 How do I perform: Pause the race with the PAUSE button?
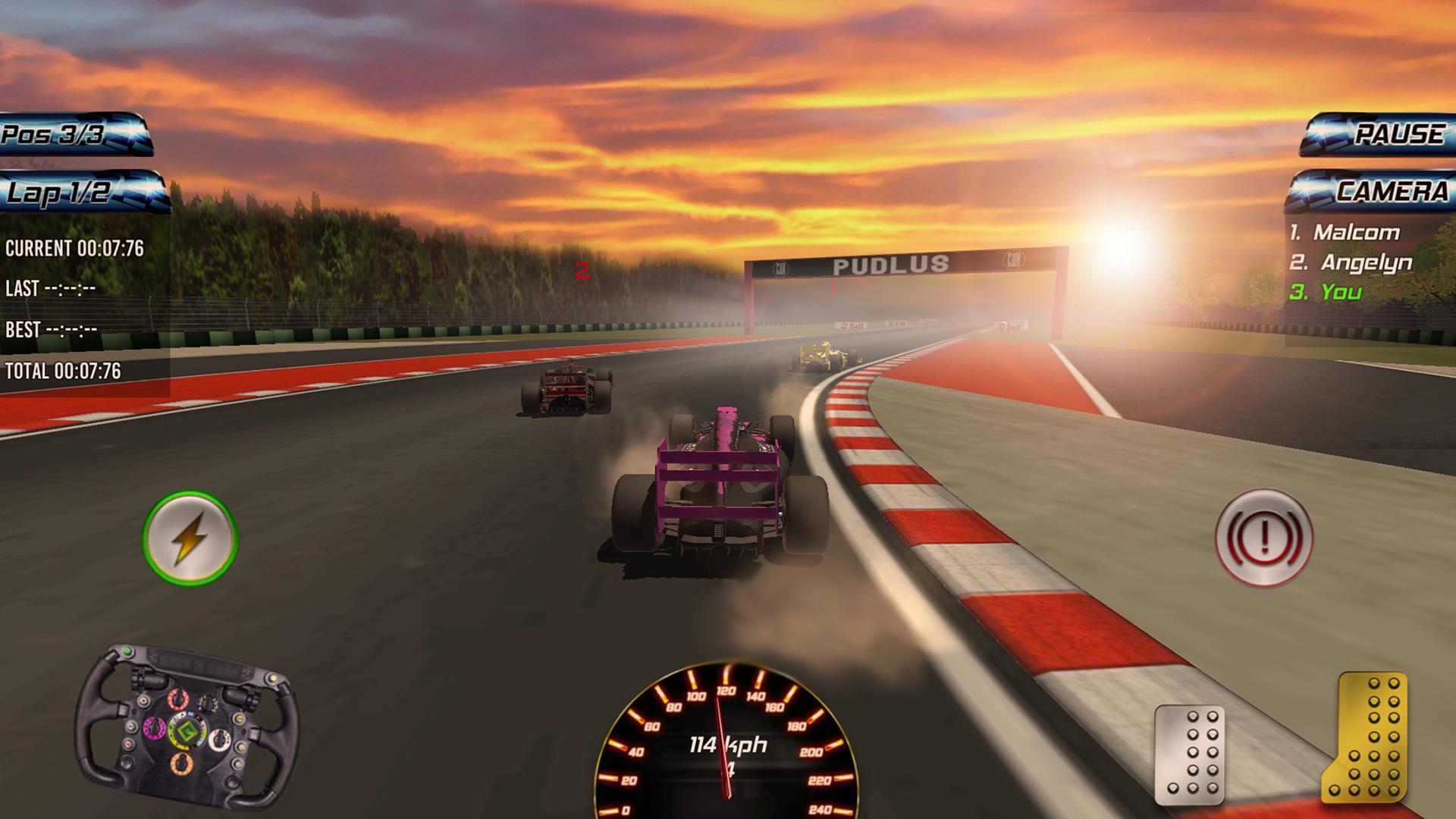[1378, 134]
